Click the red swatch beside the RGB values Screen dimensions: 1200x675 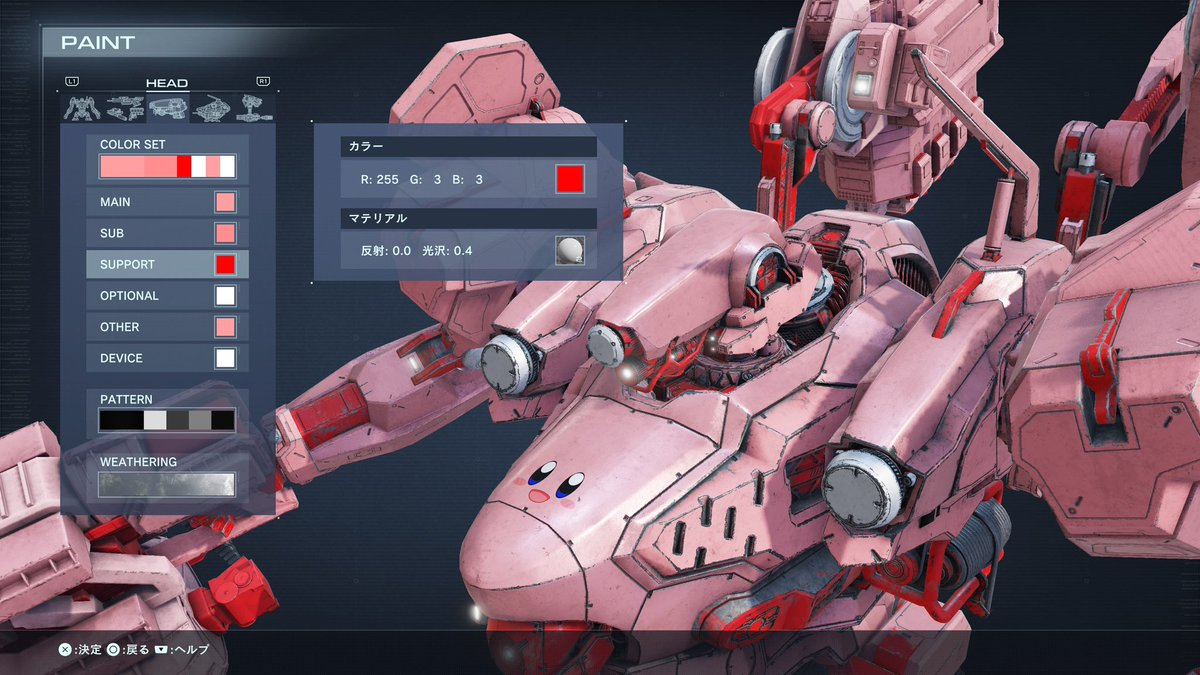569,180
